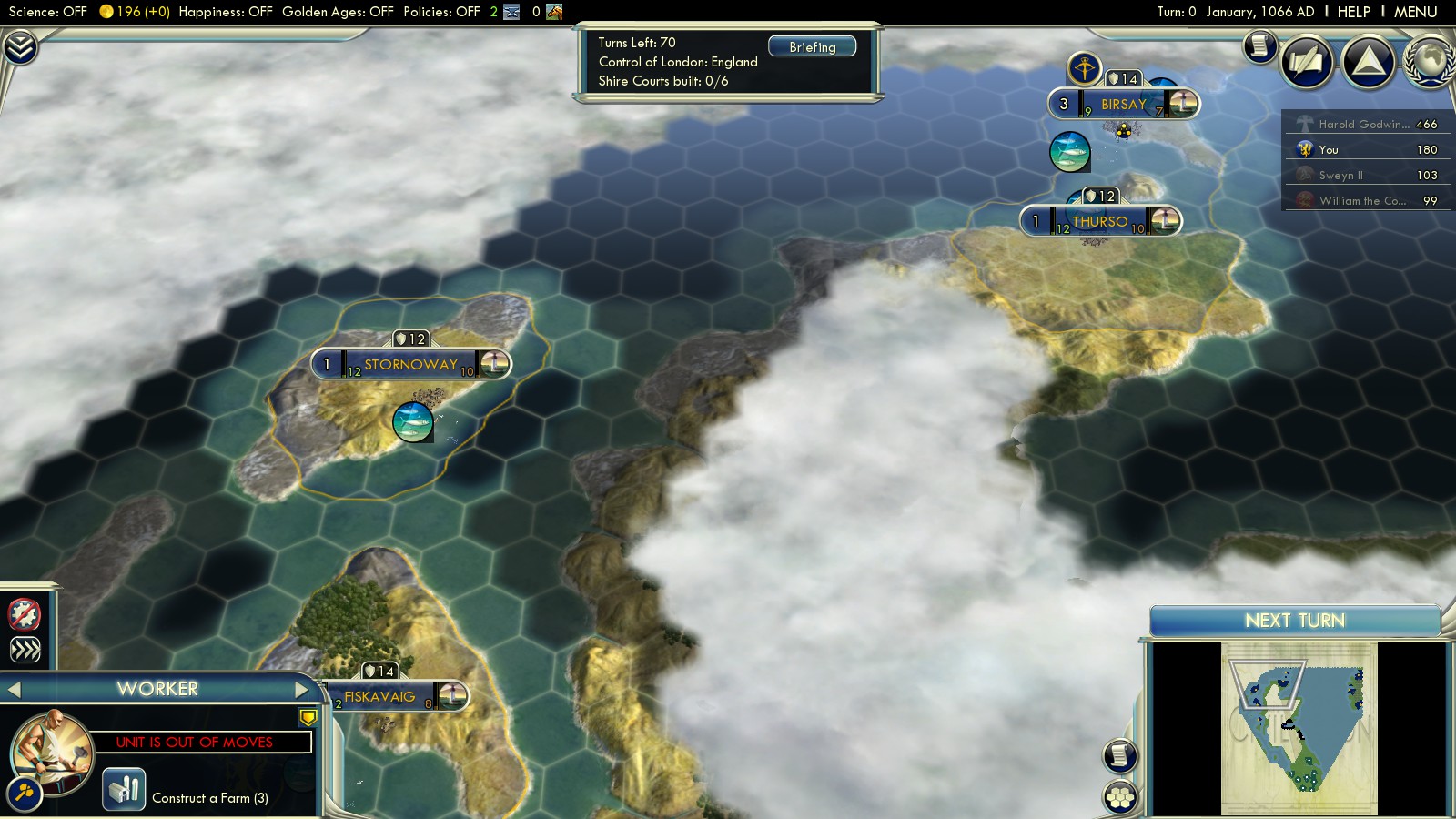Open the HELP screen
1456x819 pixels.
click(x=1353, y=12)
